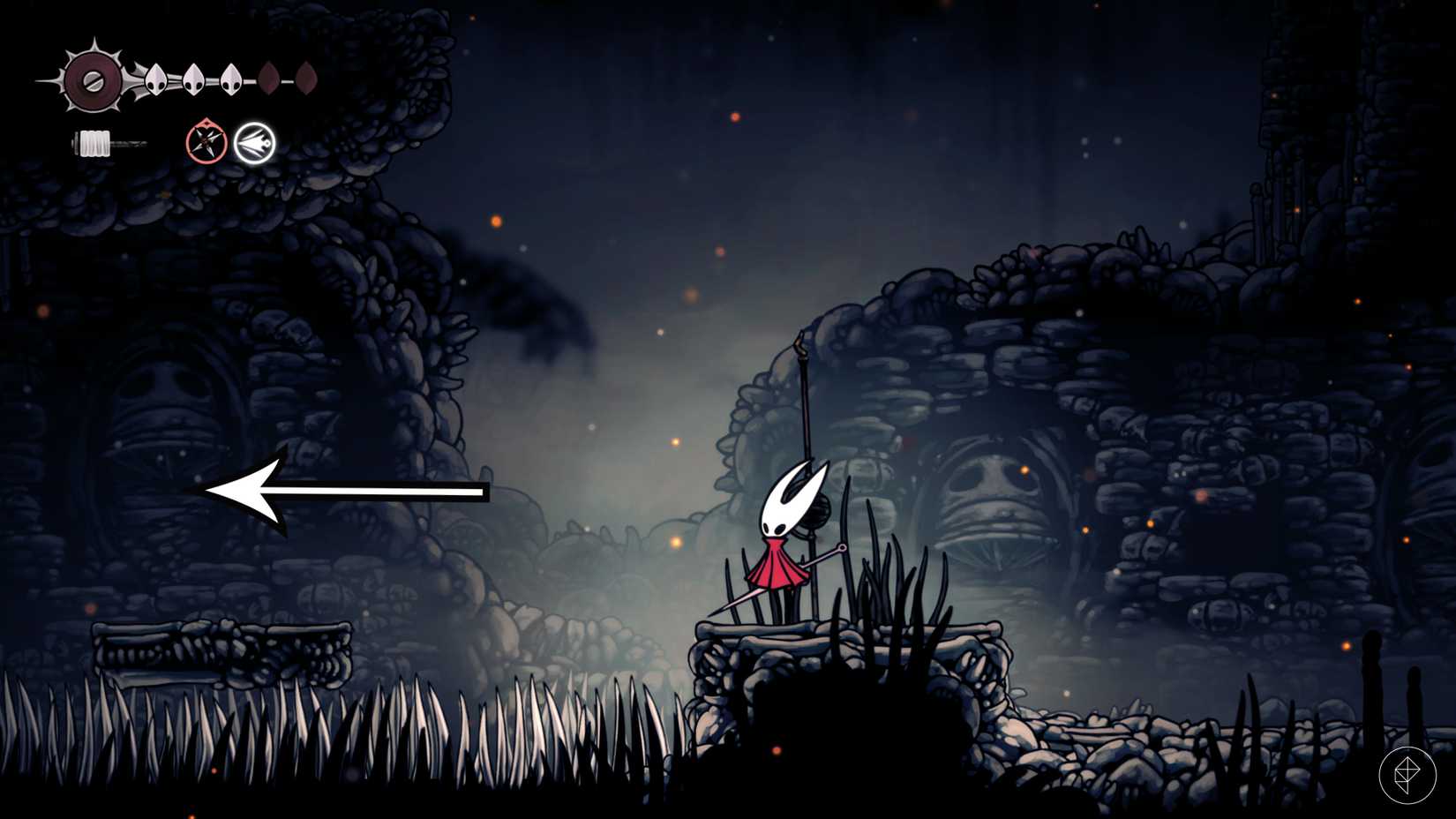1456x819 pixels.
Task: Select the last empty health mask icon
Action: coord(307,78)
